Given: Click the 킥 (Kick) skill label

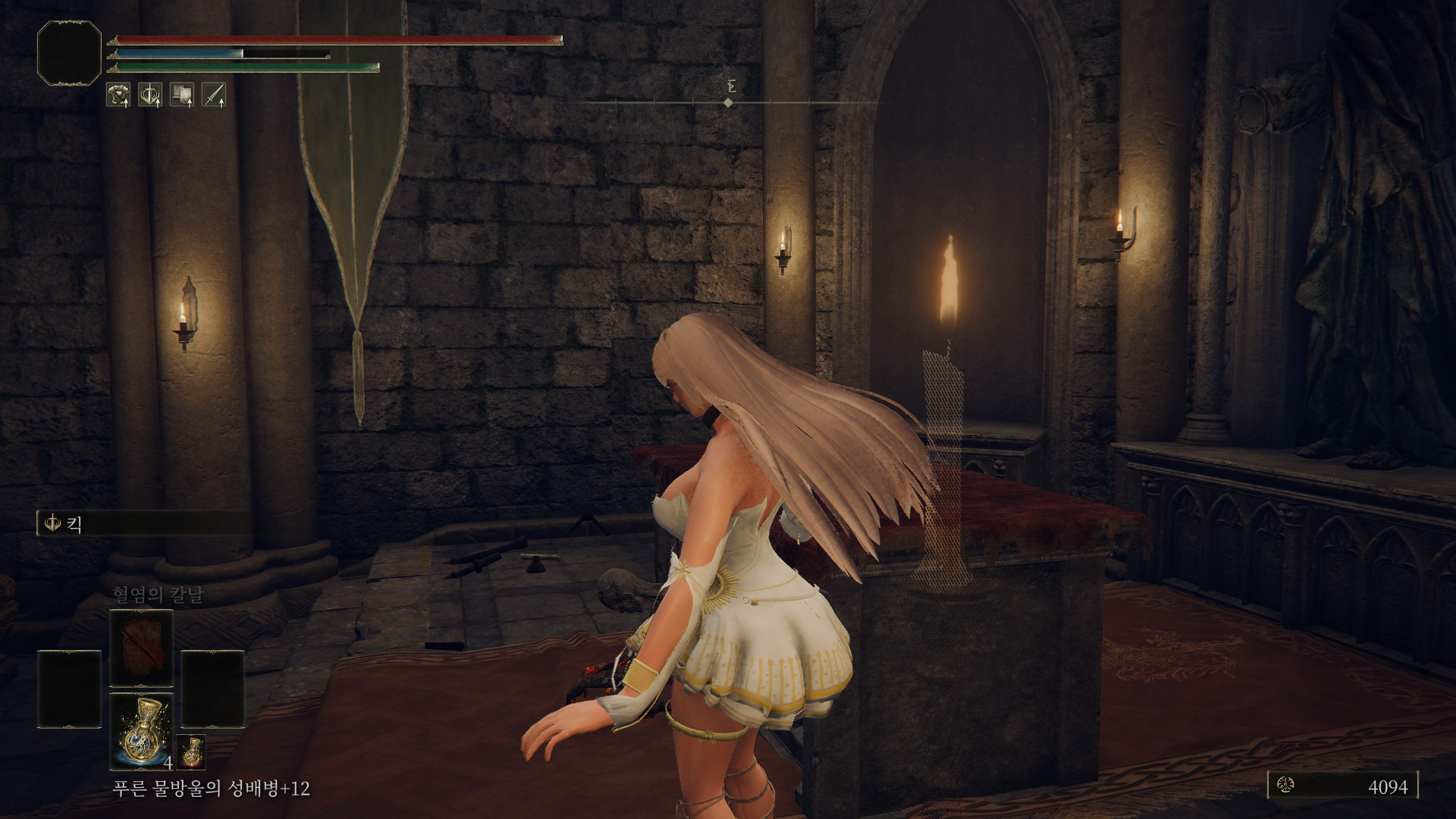Looking at the screenshot, I should click(x=74, y=523).
